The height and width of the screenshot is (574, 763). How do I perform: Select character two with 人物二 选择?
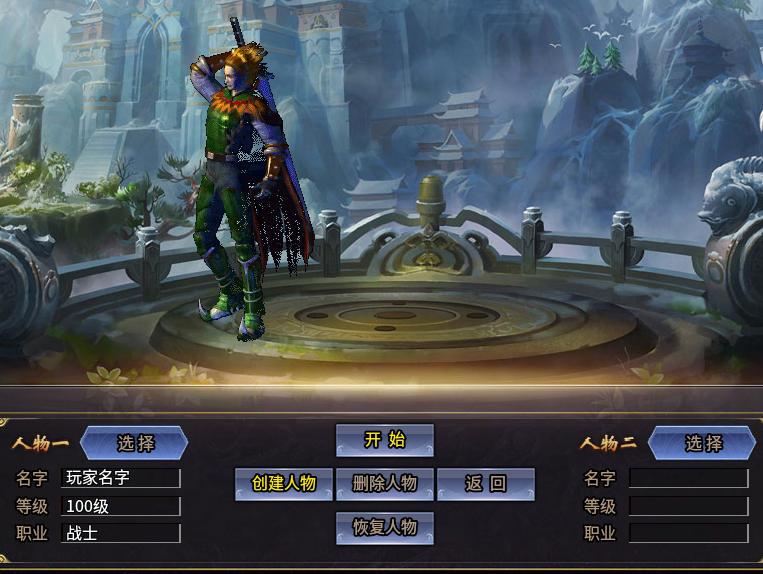tap(703, 443)
